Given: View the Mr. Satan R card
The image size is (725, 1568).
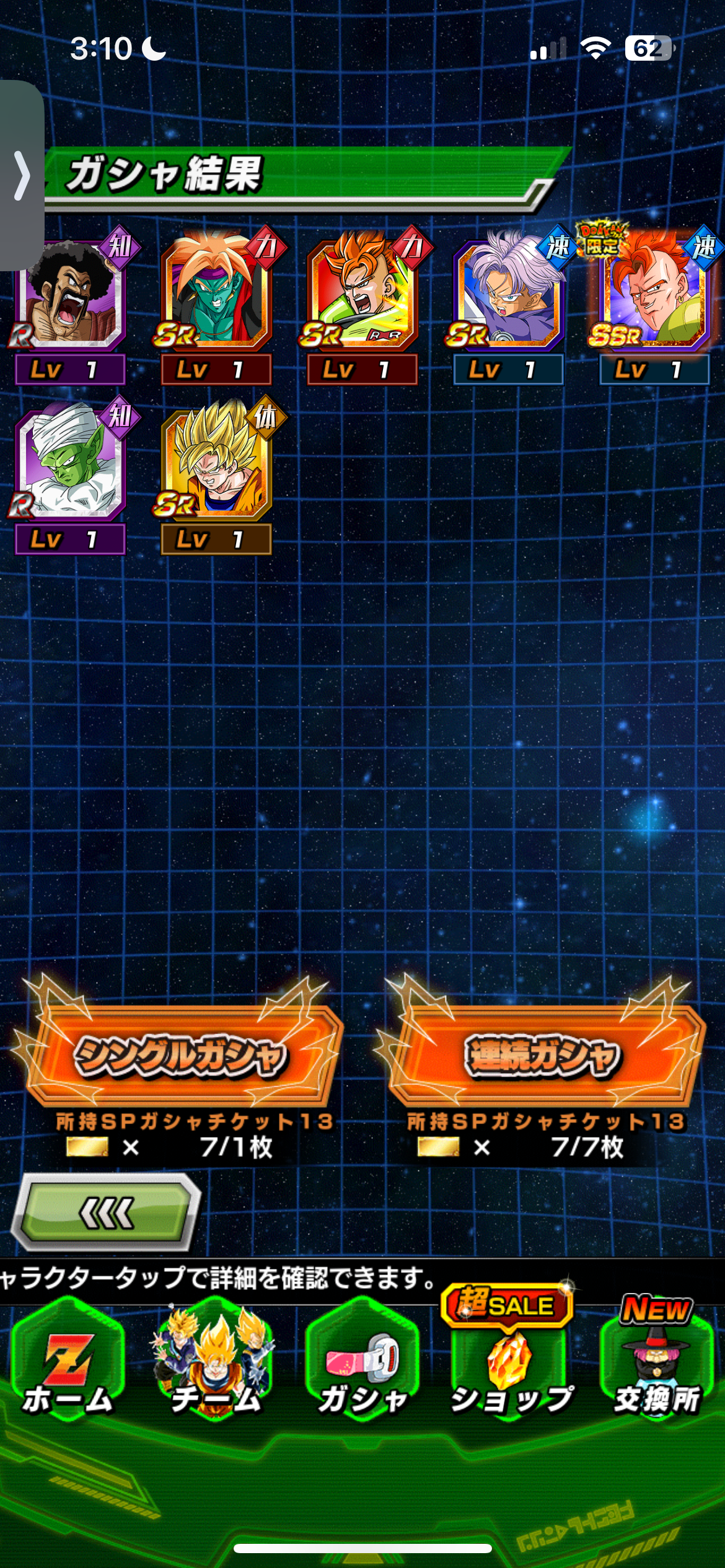Looking at the screenshot, I should point(70,294).
